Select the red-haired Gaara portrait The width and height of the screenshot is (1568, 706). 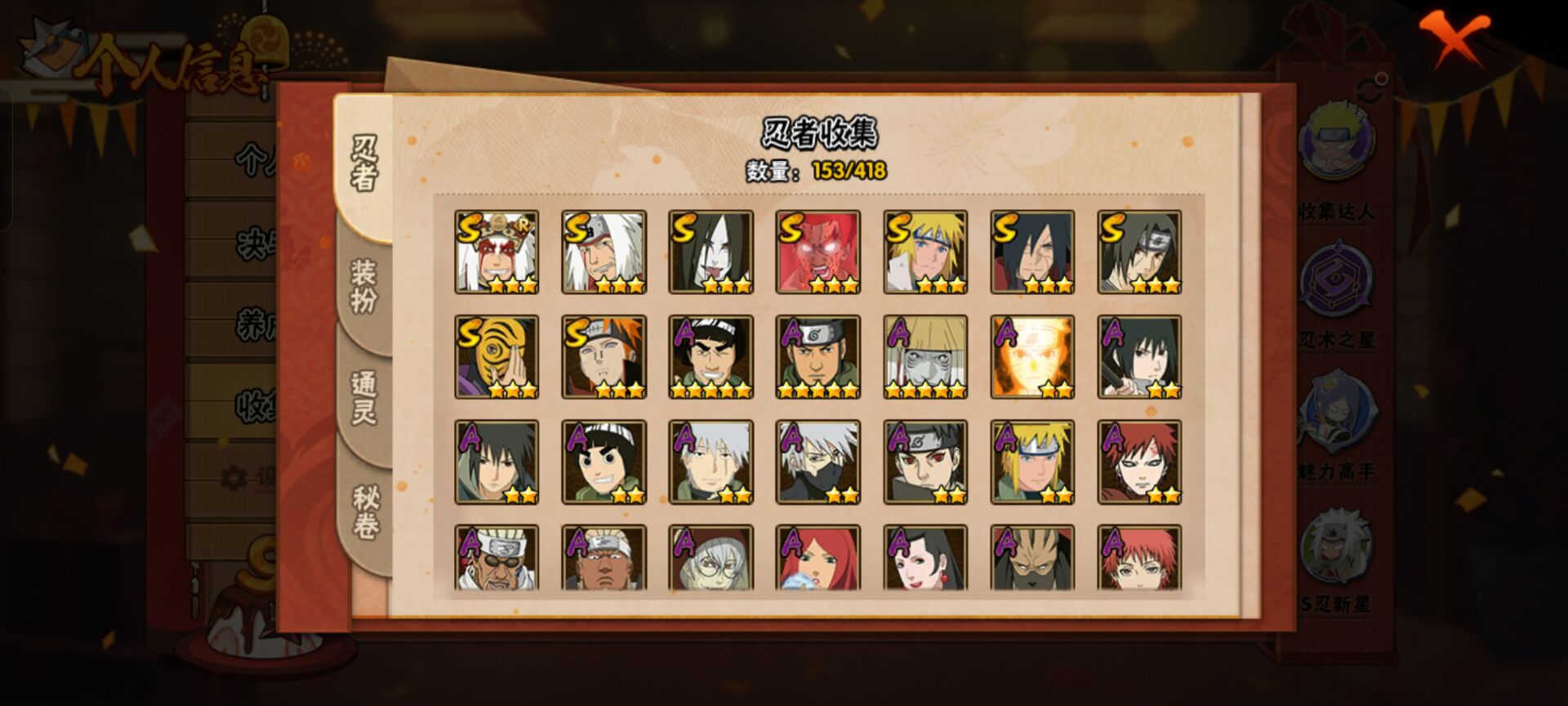[x=1139, y=462]
